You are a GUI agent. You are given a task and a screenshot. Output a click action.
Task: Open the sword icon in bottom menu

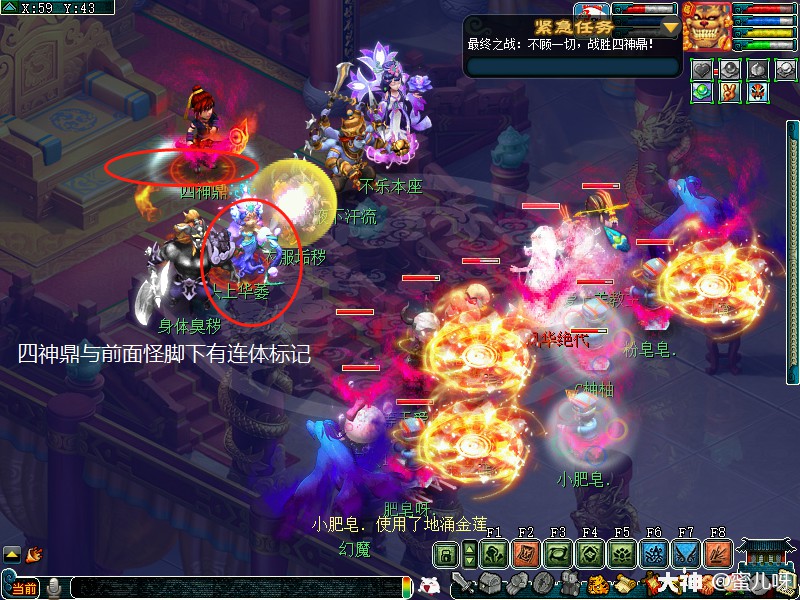point(464,584)
